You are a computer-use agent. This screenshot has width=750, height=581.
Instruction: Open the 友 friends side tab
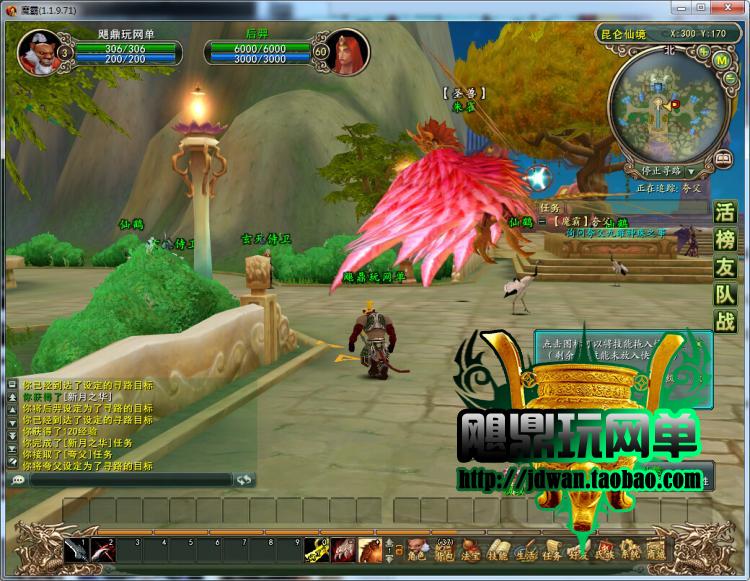(x=725, y=267)
